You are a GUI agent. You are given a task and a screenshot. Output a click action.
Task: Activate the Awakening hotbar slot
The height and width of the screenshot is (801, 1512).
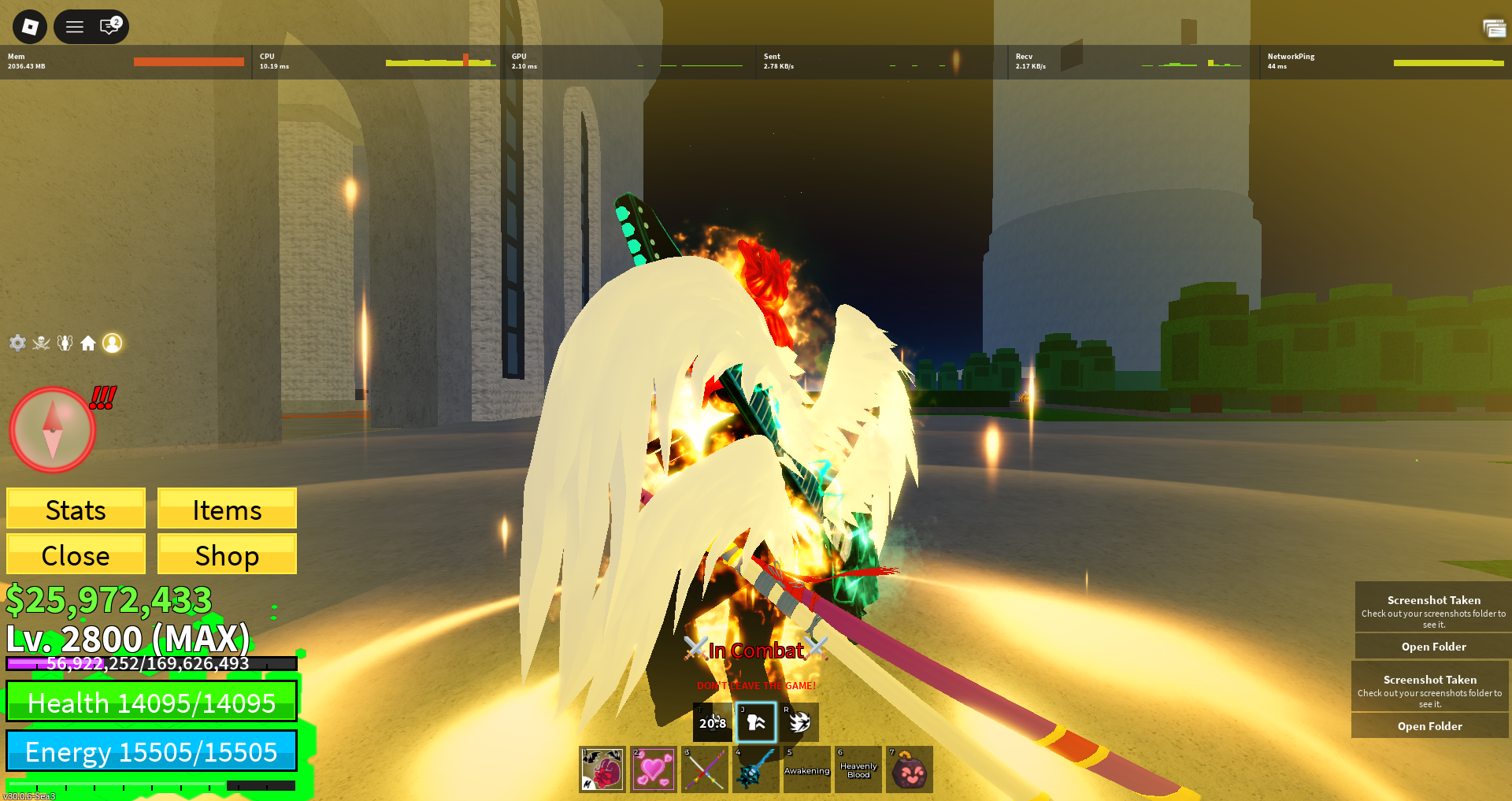(x=807, y=769)
